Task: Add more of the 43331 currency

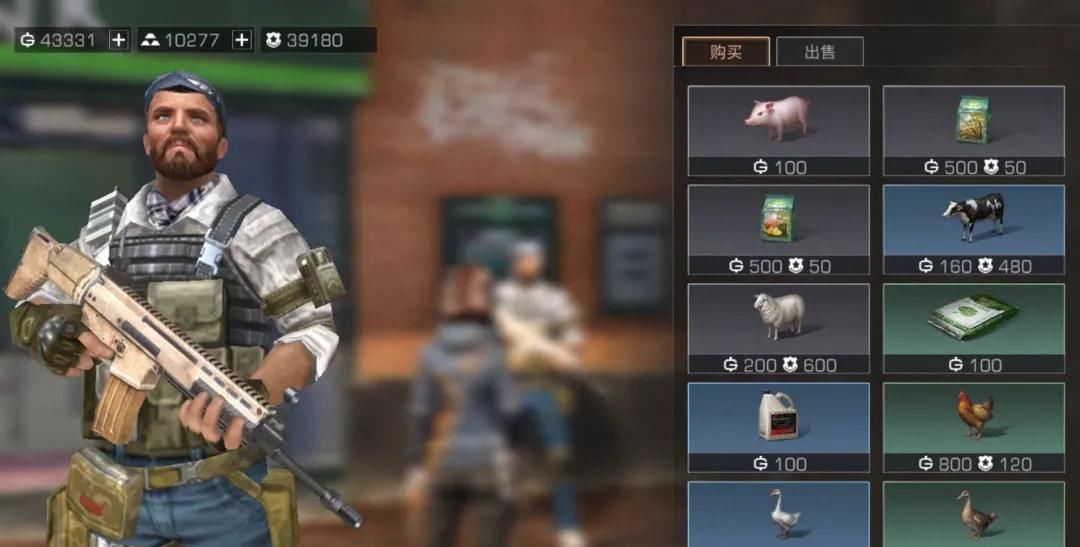Action: (x=119, y=40)
